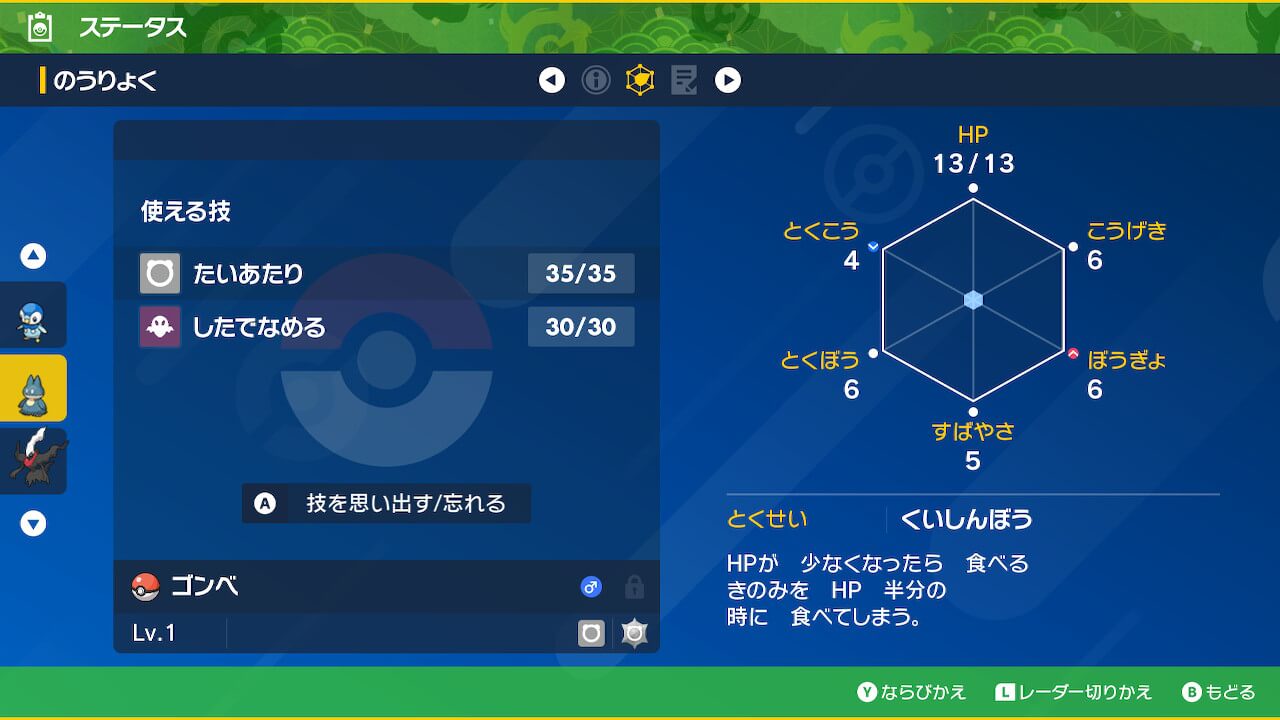The height and width of the screenshot is (720, 1280).
Task: Select the Darkrai sprite in the sidebar
Action: pos(33,460)
